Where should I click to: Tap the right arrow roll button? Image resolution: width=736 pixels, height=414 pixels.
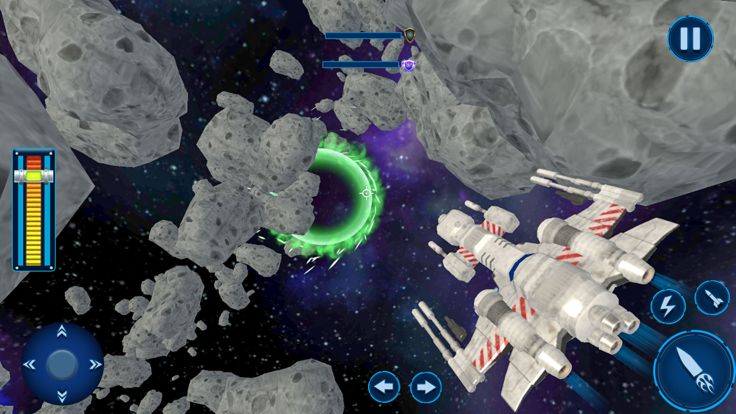(426, 386)
